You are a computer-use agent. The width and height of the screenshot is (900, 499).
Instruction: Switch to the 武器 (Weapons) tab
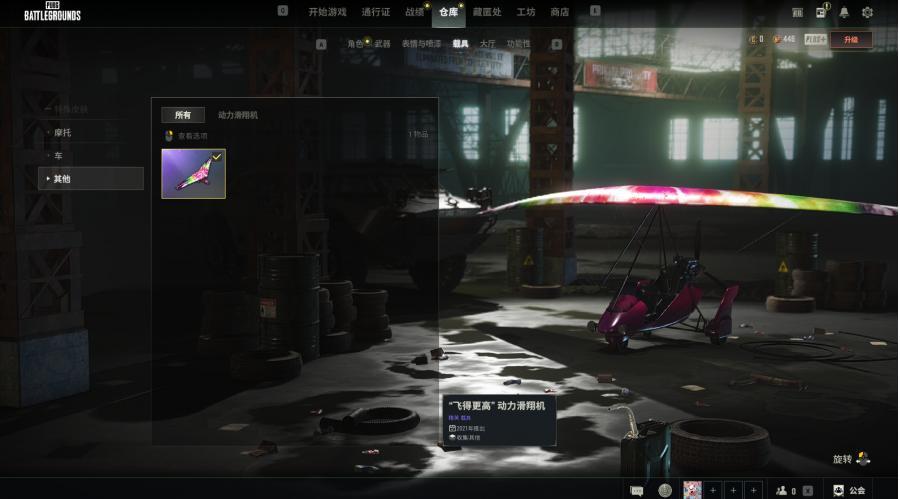[383, 44]
